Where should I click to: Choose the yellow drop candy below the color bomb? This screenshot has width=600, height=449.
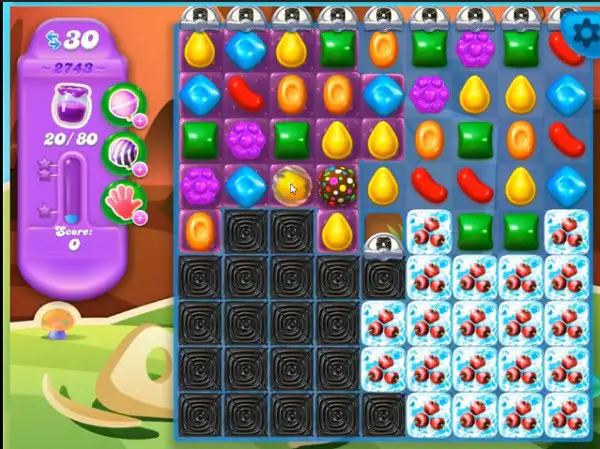pyautogui.click(x=337, y=231)
